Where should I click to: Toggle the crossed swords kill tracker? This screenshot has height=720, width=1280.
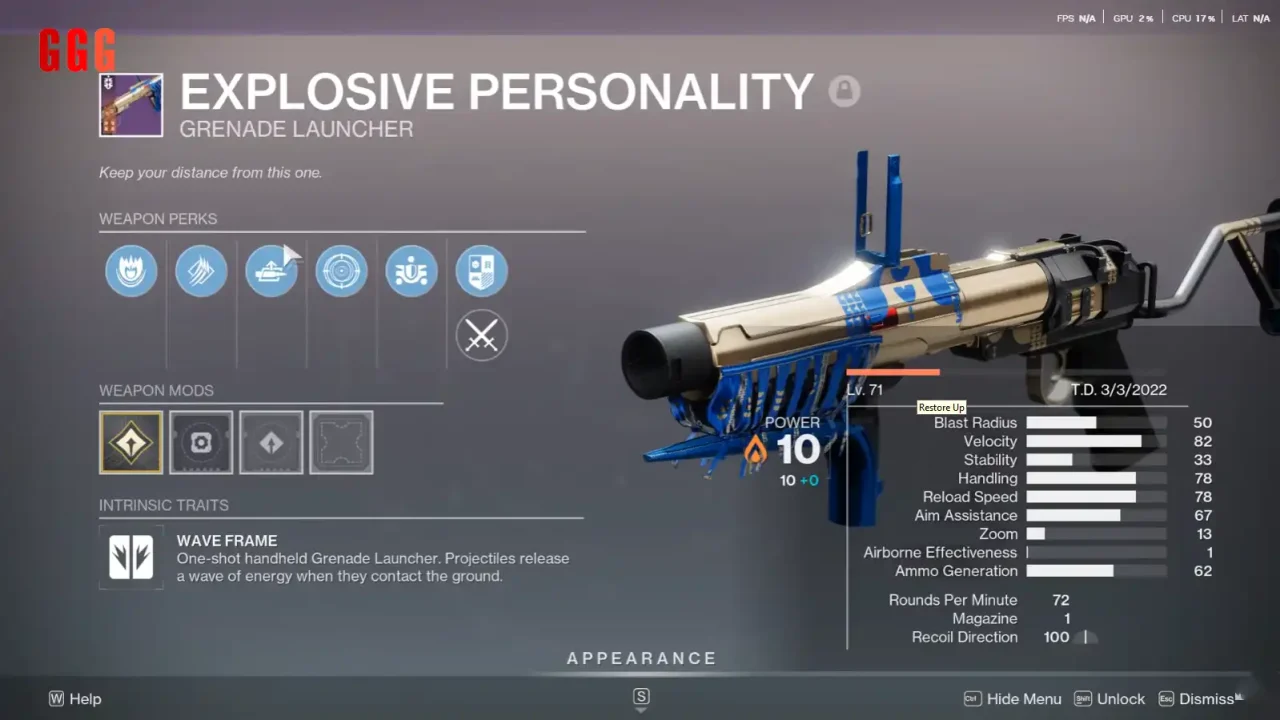tap(481, 335)
